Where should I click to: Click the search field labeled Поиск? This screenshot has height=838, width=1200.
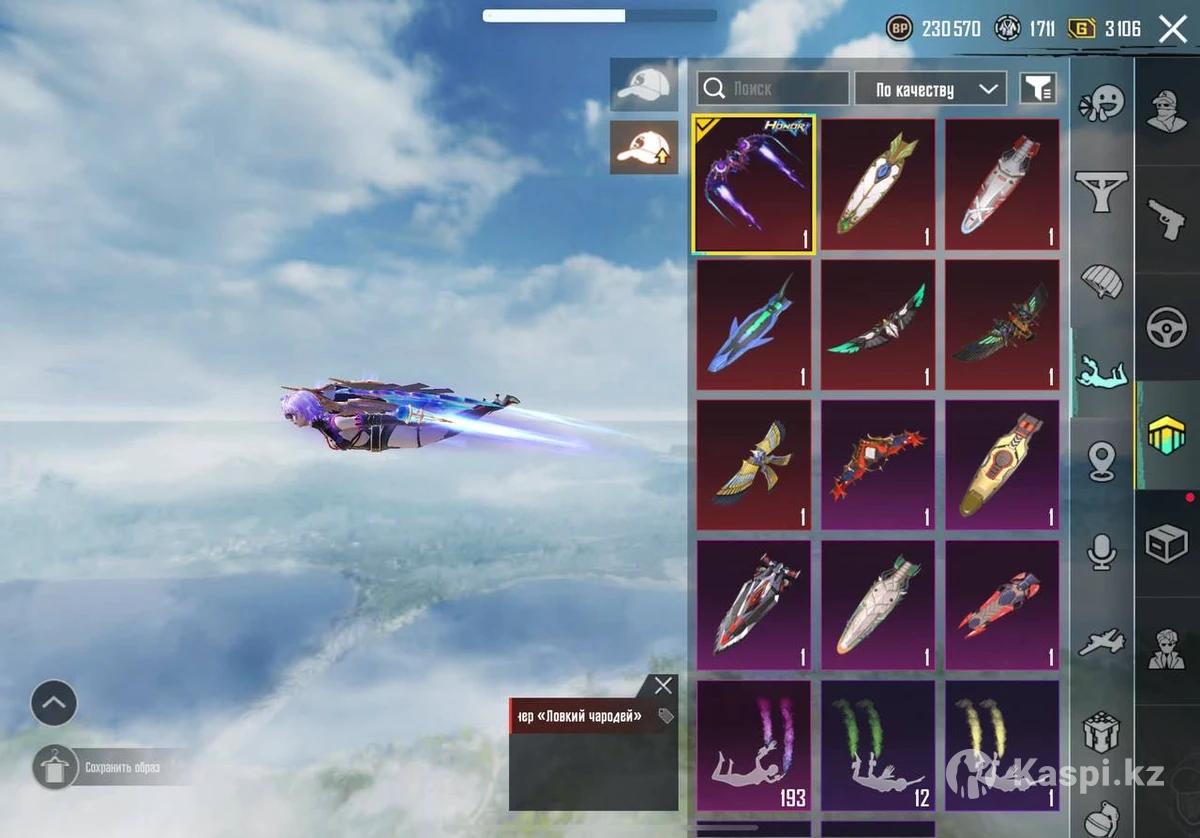point(773,88)
